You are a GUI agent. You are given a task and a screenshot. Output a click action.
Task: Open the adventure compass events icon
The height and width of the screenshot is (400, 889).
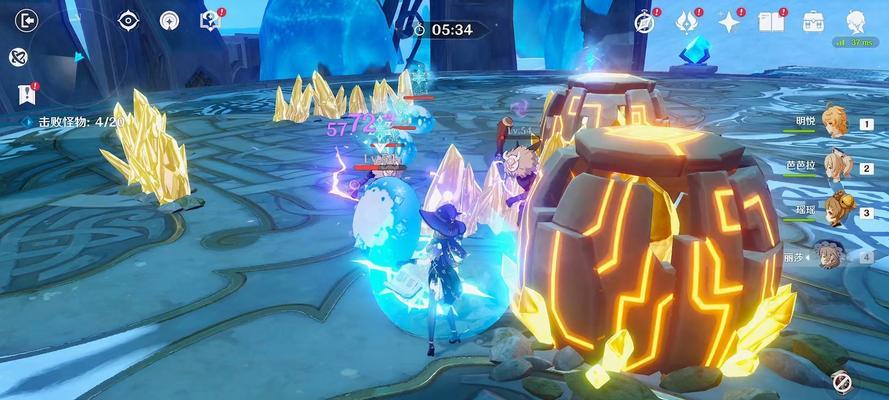tap(645, 21)
